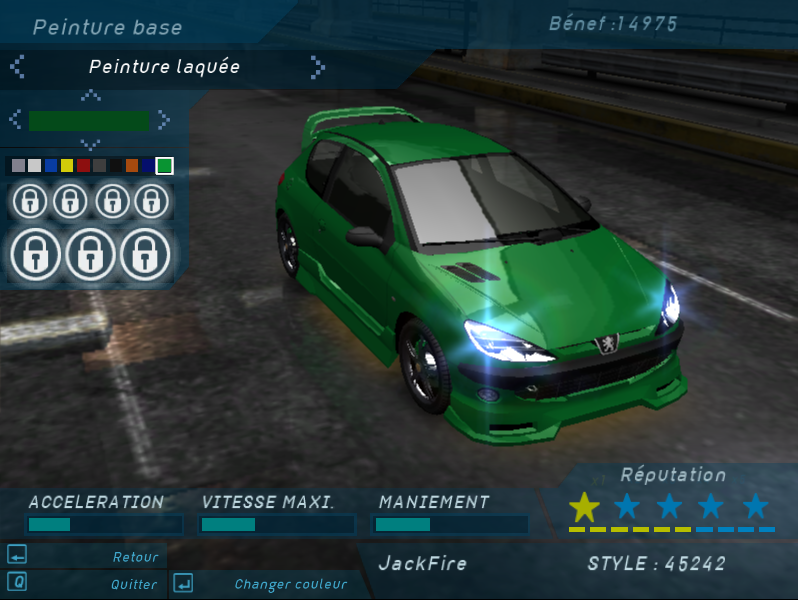The image size is (798, 600).
Task: Go back with the Retour option
Action: [135, 557]
